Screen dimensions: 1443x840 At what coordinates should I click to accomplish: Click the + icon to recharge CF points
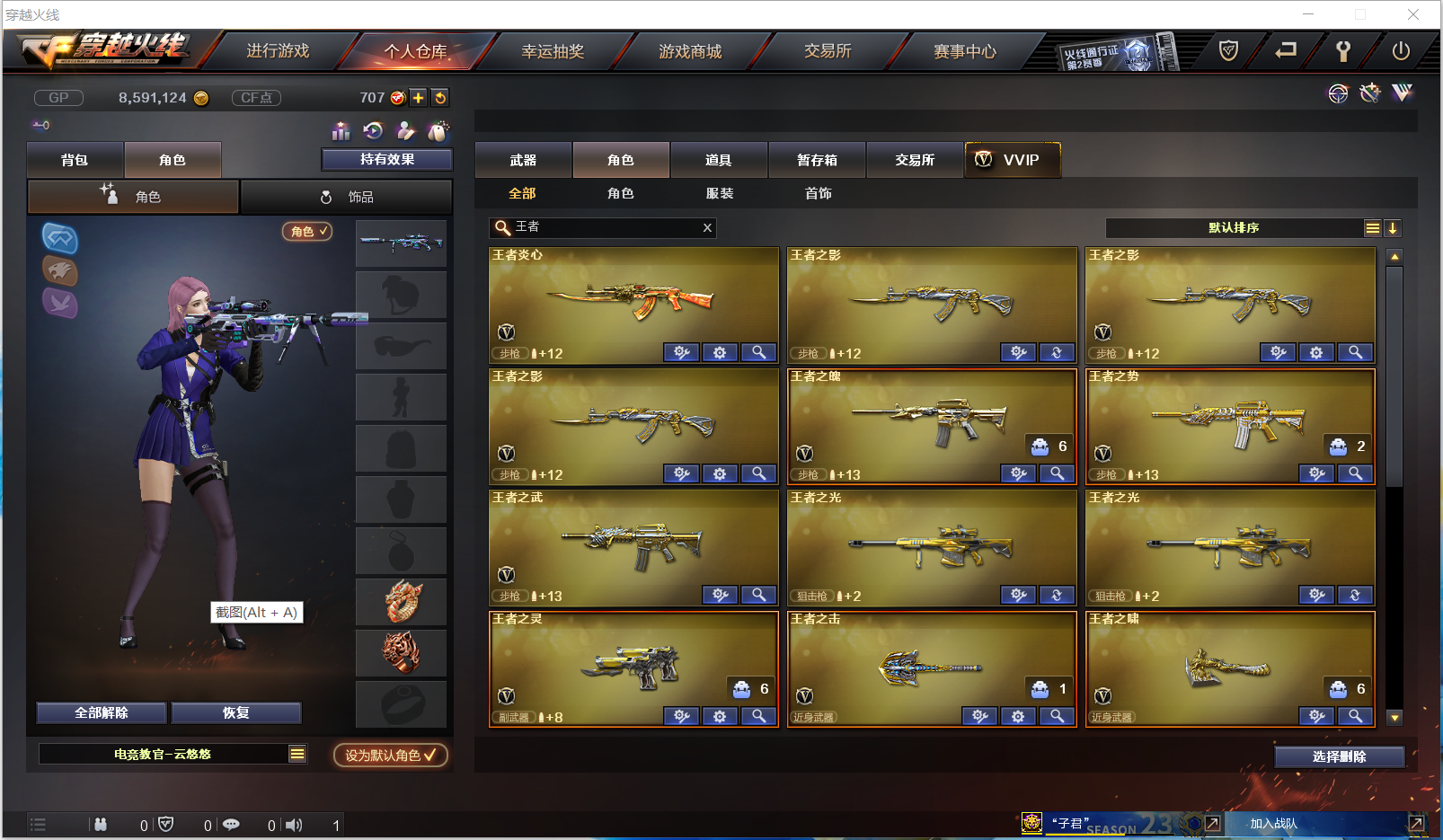pyautogui.click(x=418, y=98)
